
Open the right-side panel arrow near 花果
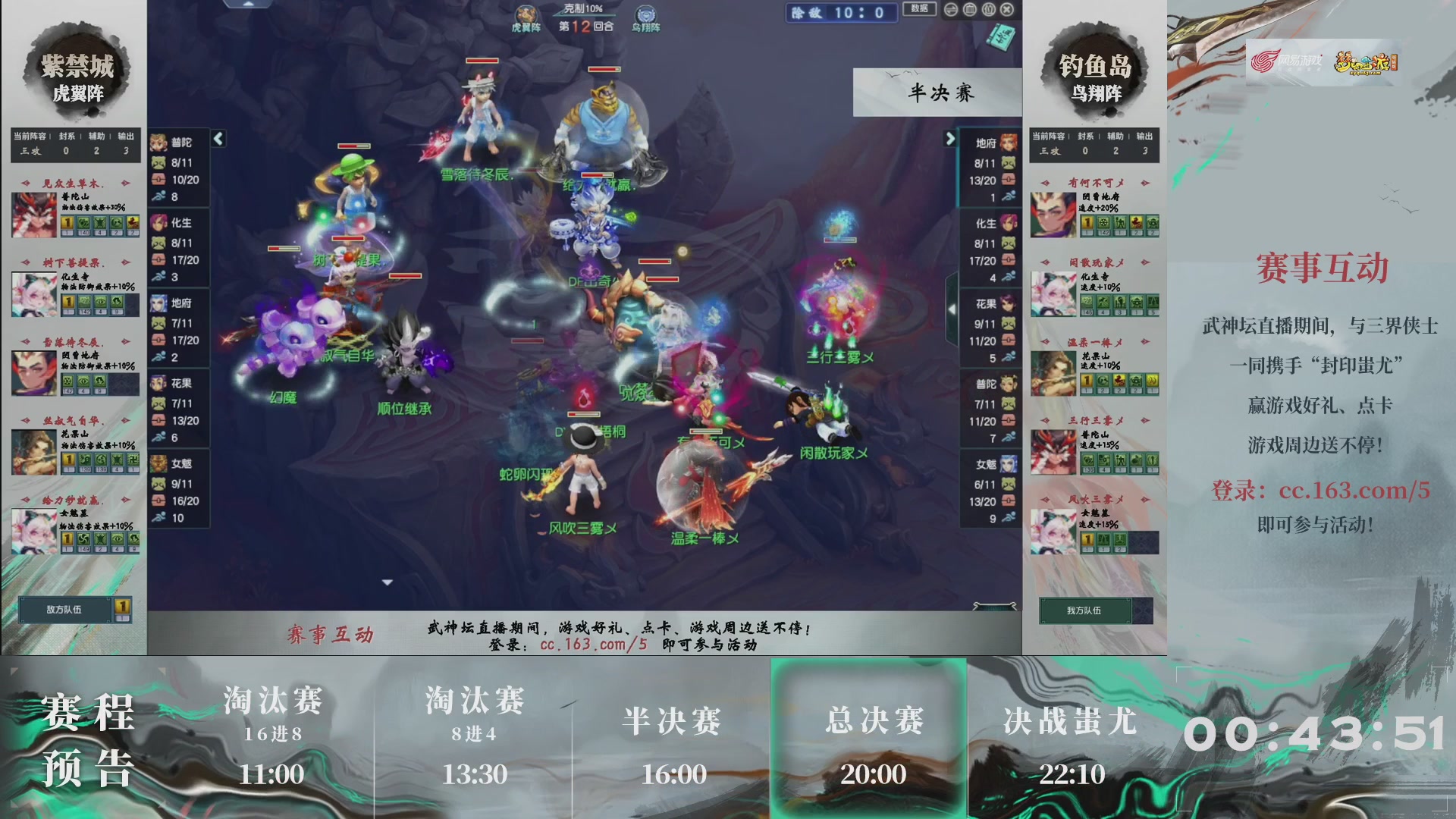(x=951, y=309)
